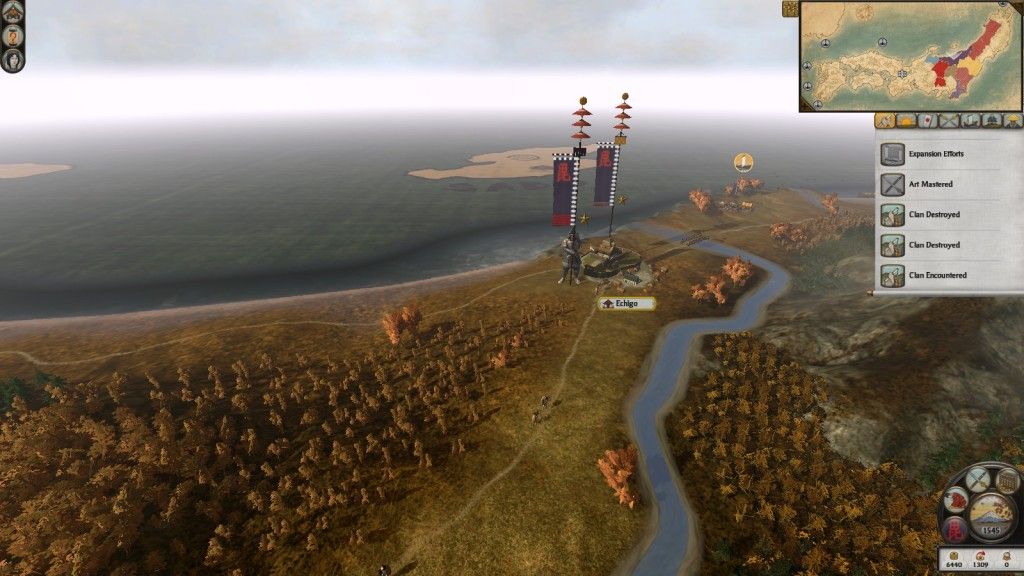Click the campaign minimap of Japan

(910, 56)
